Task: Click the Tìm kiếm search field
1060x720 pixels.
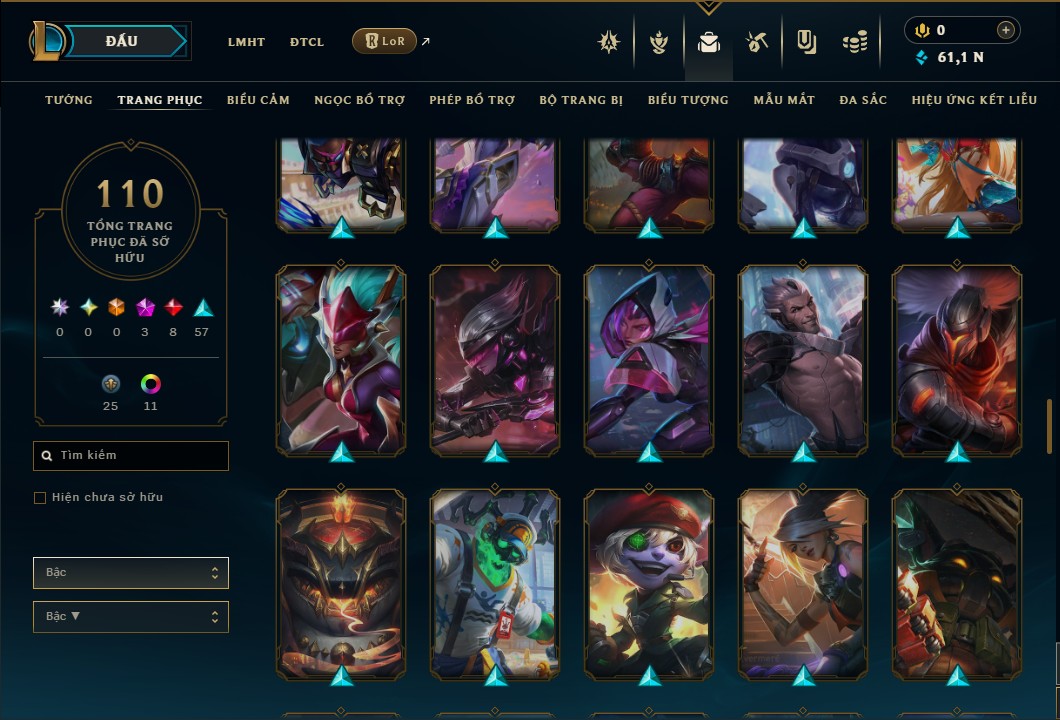Action: point(131,456)
